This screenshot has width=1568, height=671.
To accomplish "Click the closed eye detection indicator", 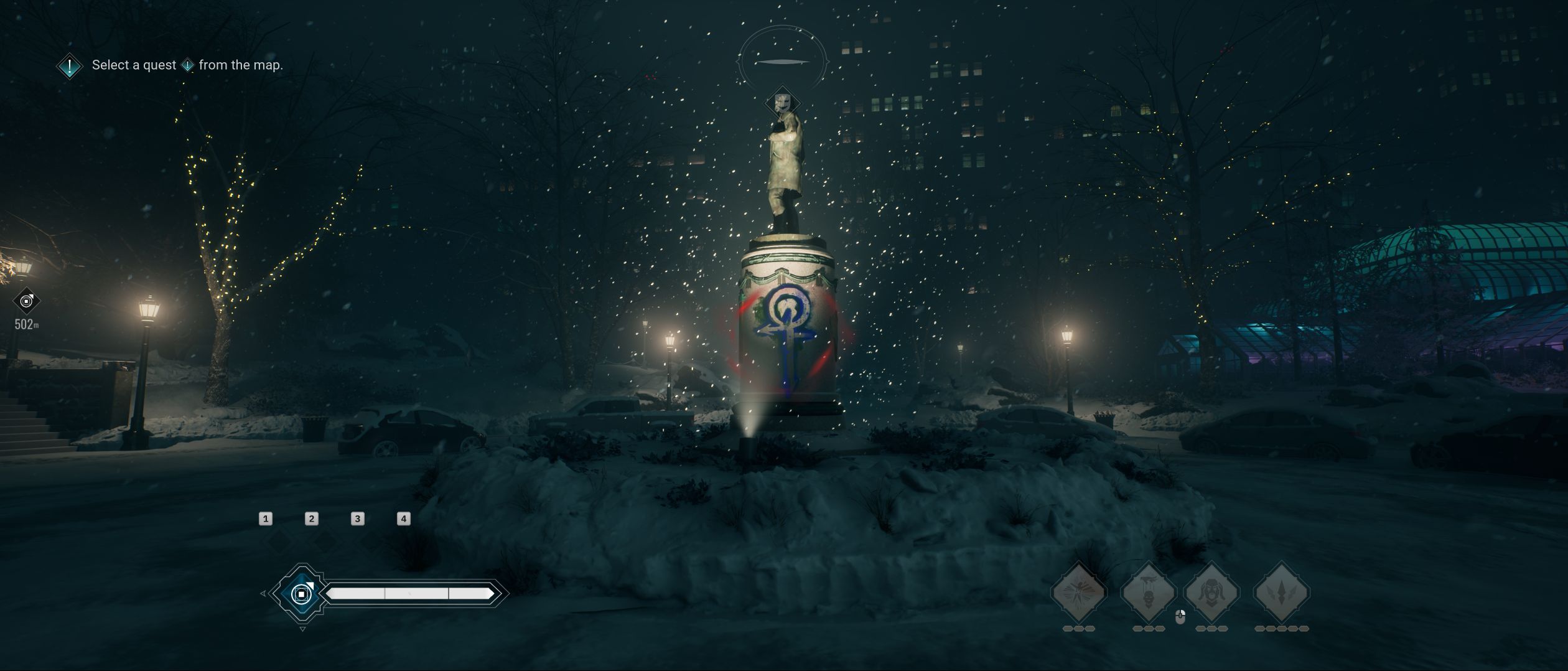I will (782, 62).
